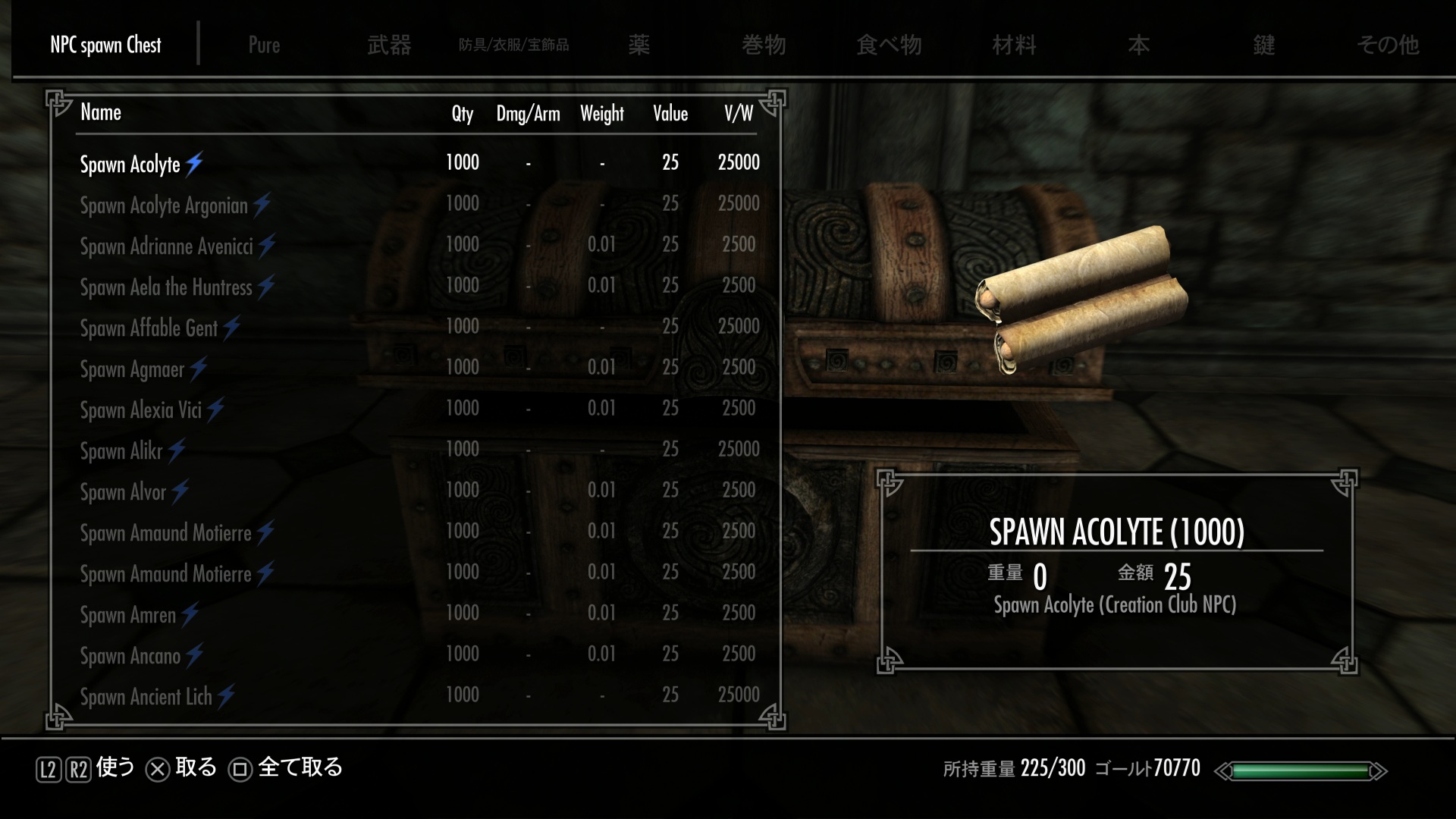The width and height of the screenshot is (1456, 819).
Task: Switch to the 材料 ingredients tab
Action: [1014, 45]
